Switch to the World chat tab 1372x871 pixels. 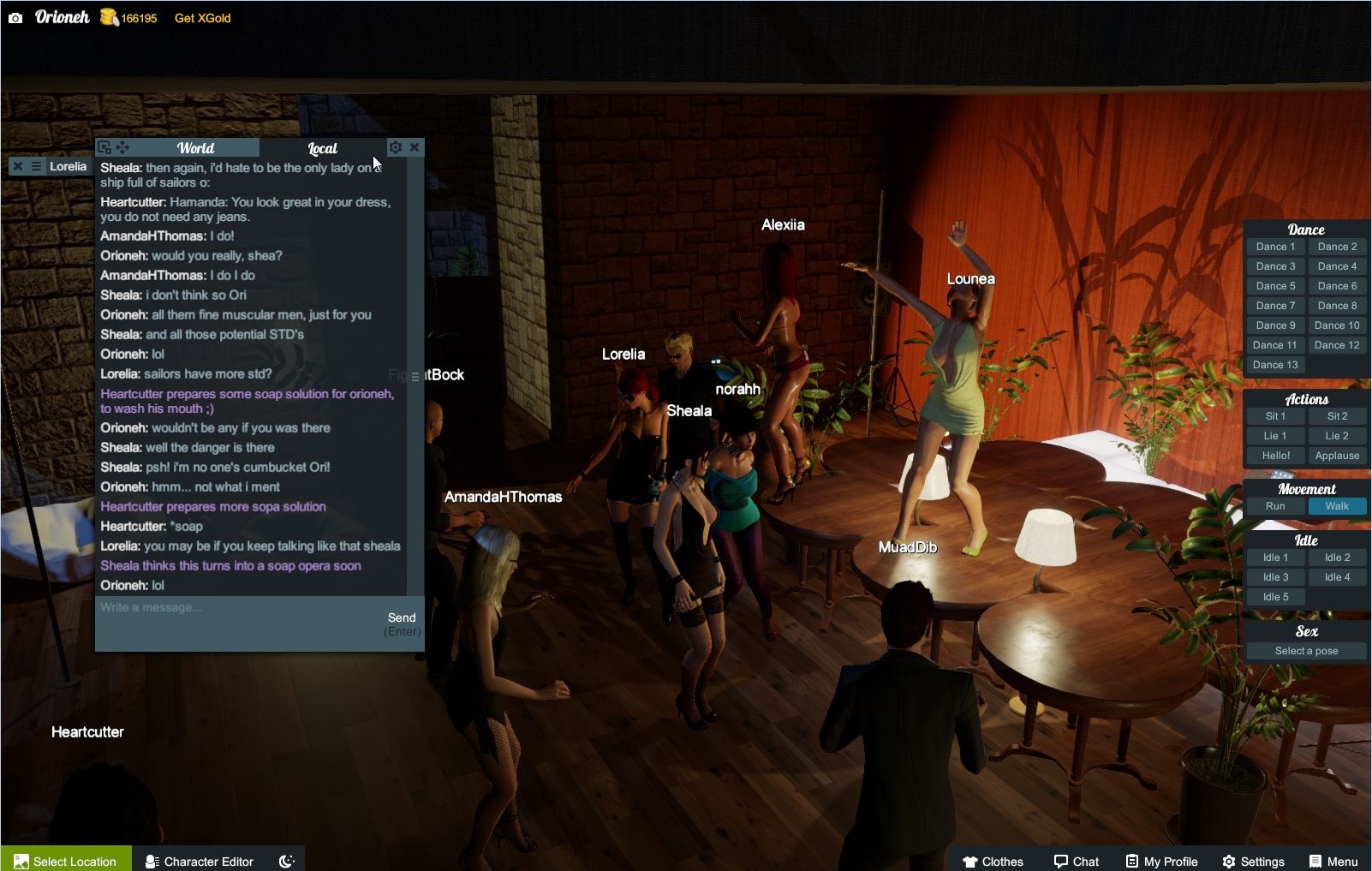click(x=195, y=147)
